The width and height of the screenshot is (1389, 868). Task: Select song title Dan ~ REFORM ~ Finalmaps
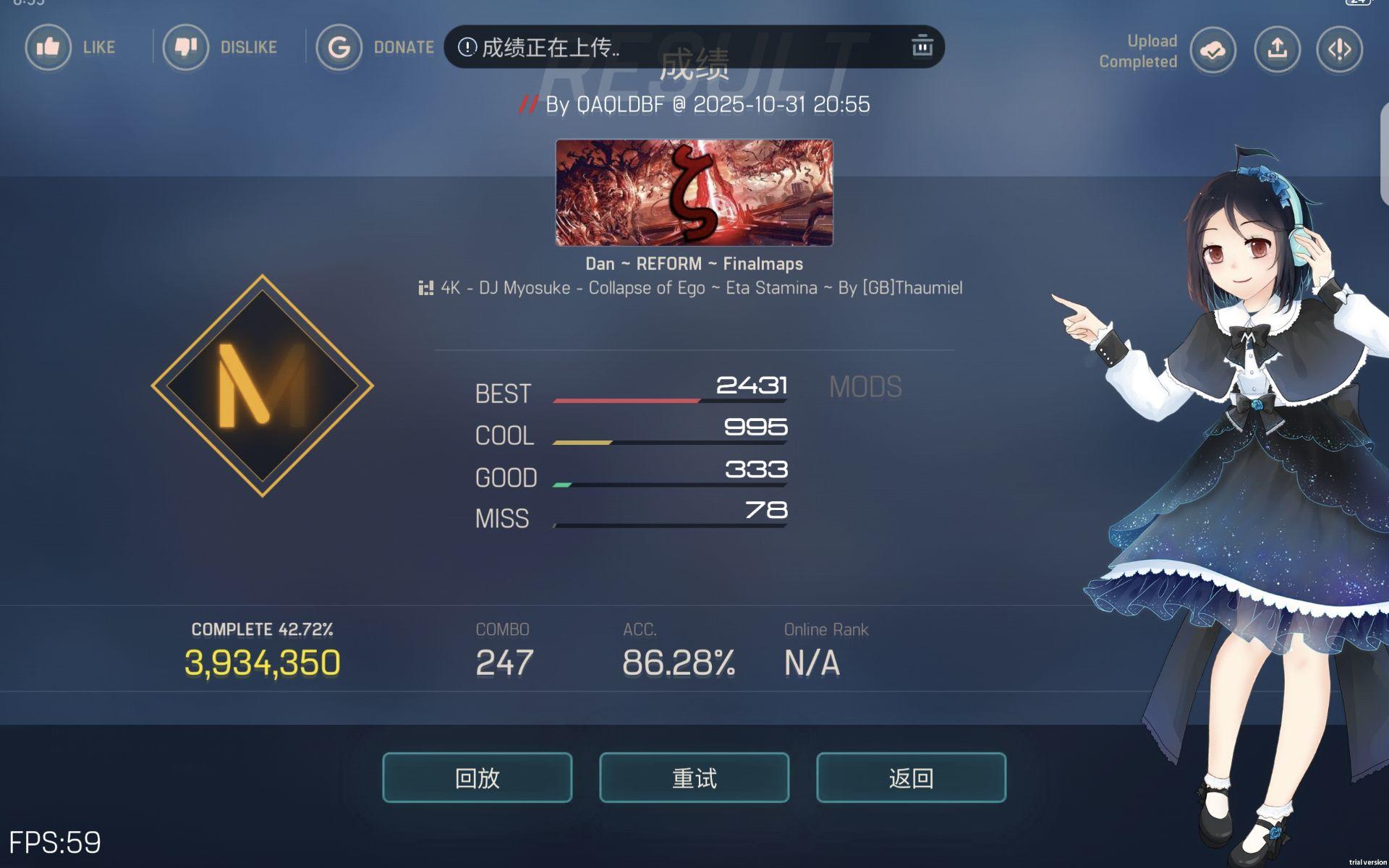click(693, 264)
